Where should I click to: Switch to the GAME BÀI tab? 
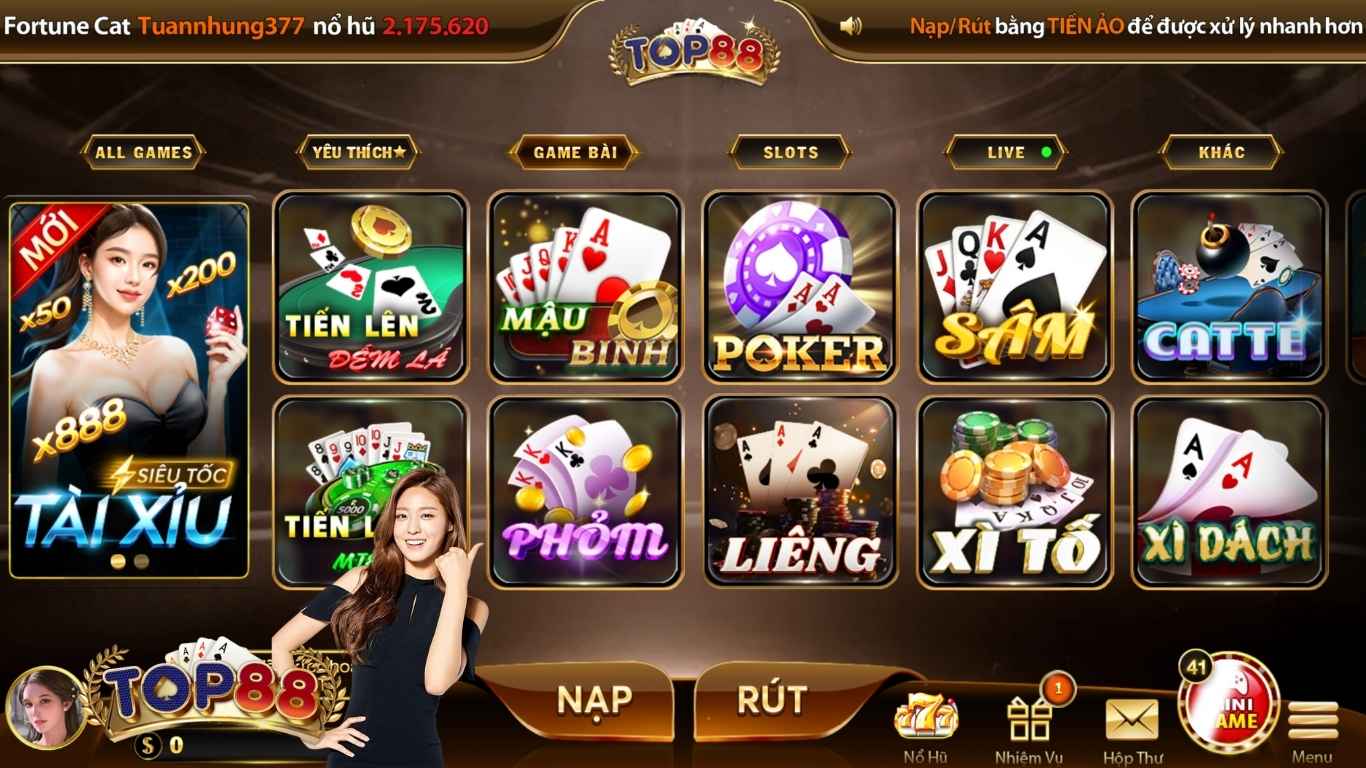coord(572,152)
